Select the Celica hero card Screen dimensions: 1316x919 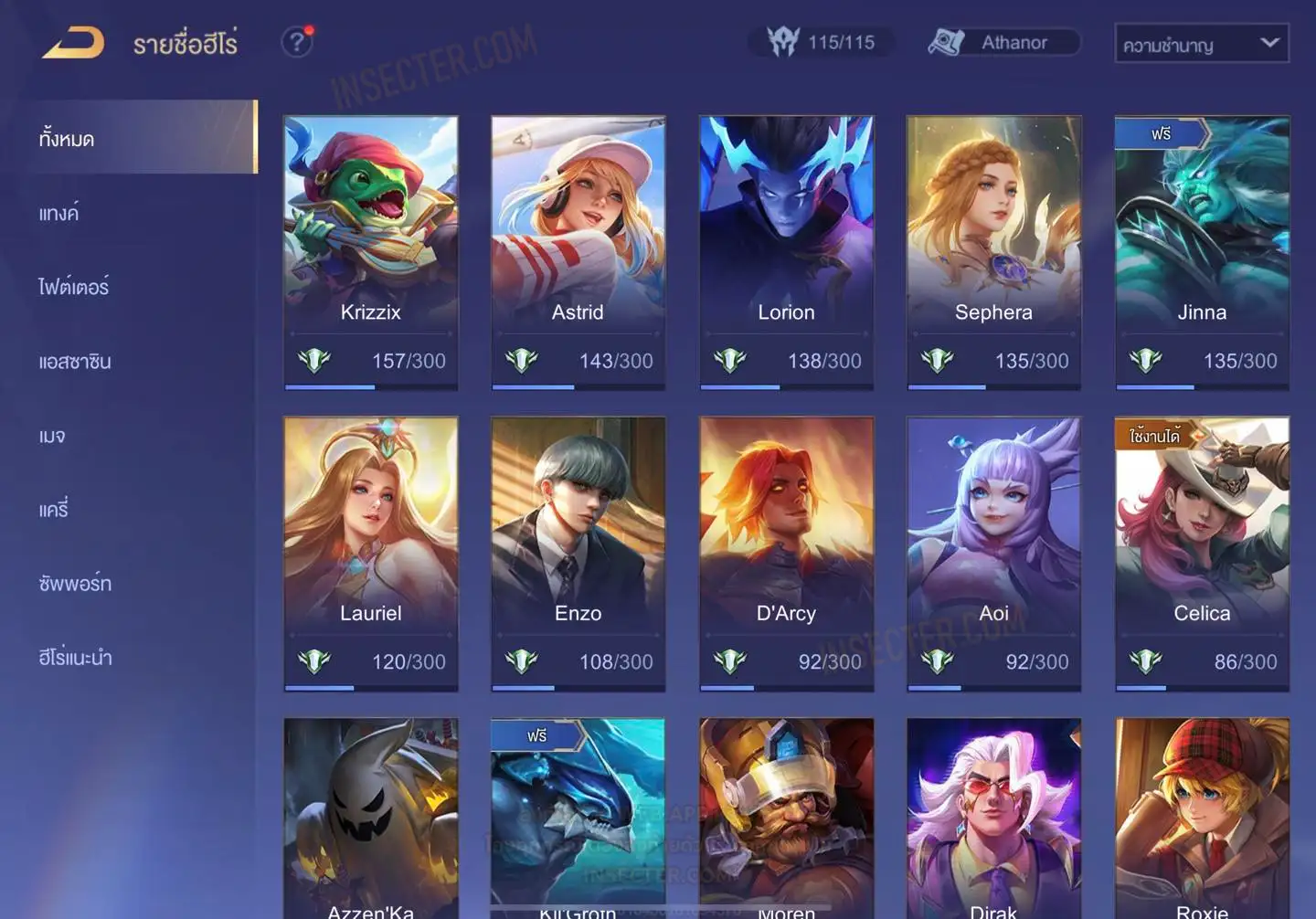coord(1202,554)
